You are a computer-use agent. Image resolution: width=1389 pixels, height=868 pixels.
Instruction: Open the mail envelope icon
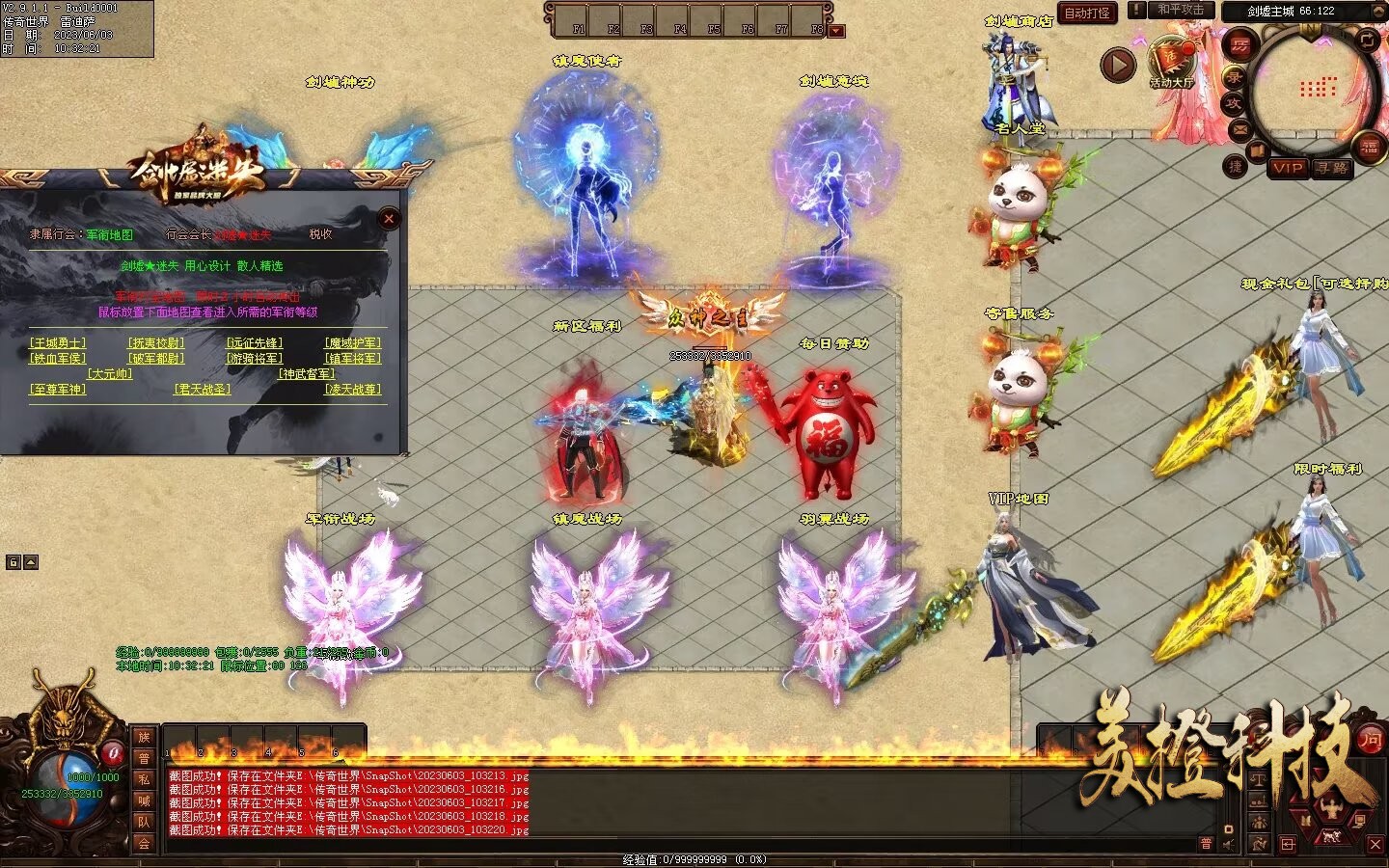pyautogui.click(x=1241, y=128)
